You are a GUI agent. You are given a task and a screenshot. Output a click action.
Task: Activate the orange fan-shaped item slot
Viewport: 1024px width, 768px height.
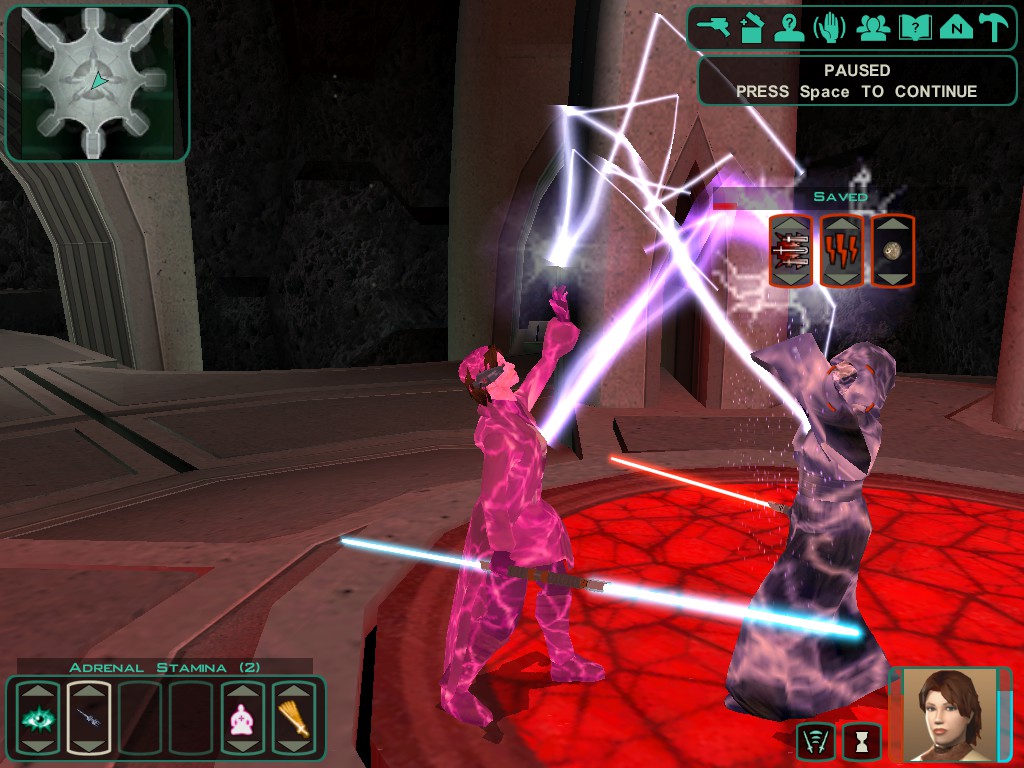pyautogui.click(x=294, y=717)
